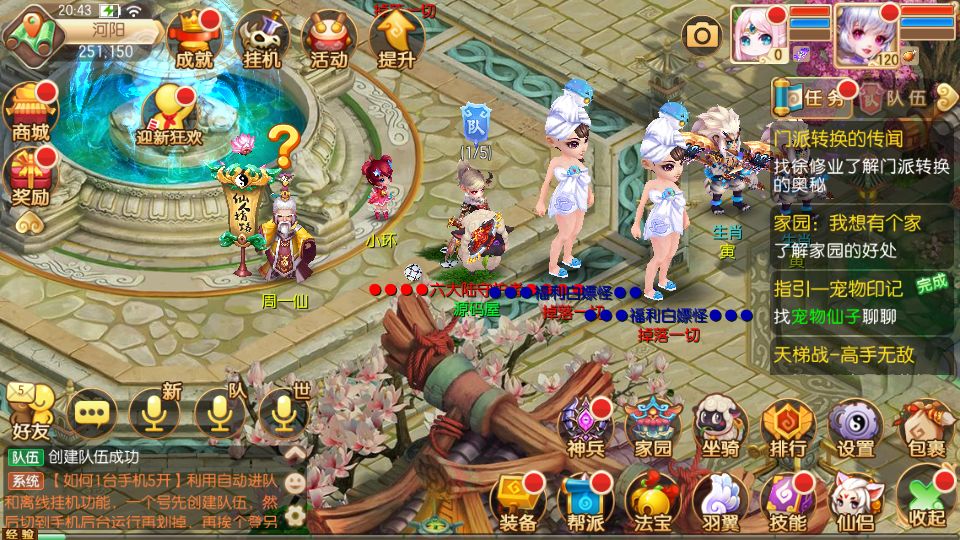Collapse the menu with 收起 button
The height and width of the screenshot is (540, 960).
925,500
